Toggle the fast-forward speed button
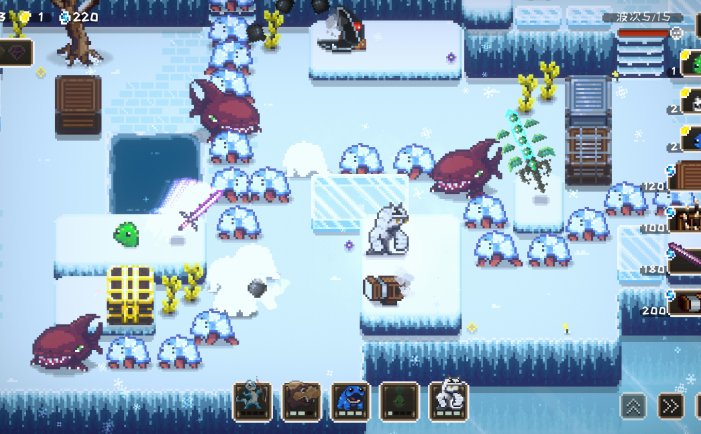This screenshot has width=701, height=434. click(672, 405)
